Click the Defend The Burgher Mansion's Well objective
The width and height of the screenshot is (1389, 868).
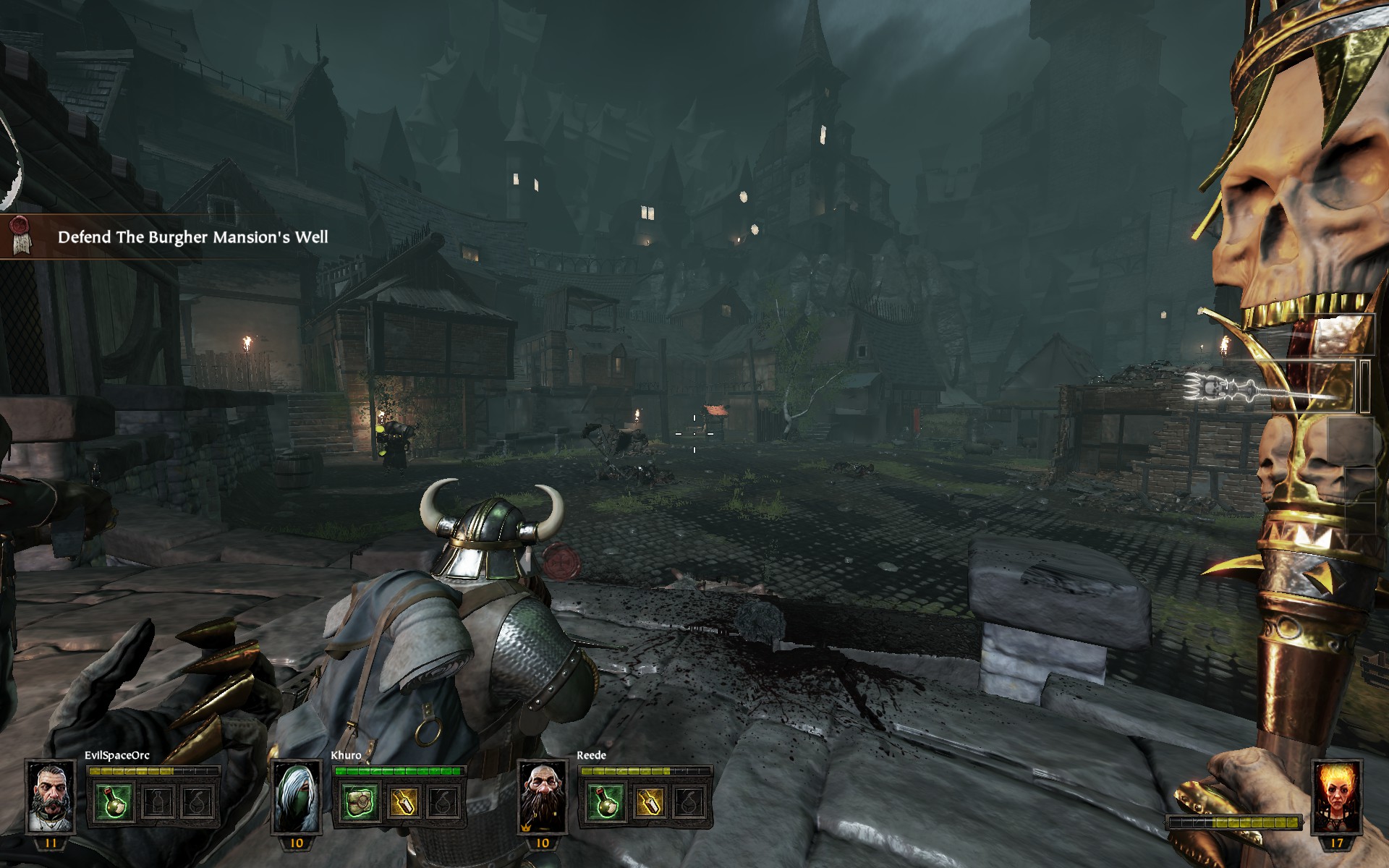click(x=192, y=237)
